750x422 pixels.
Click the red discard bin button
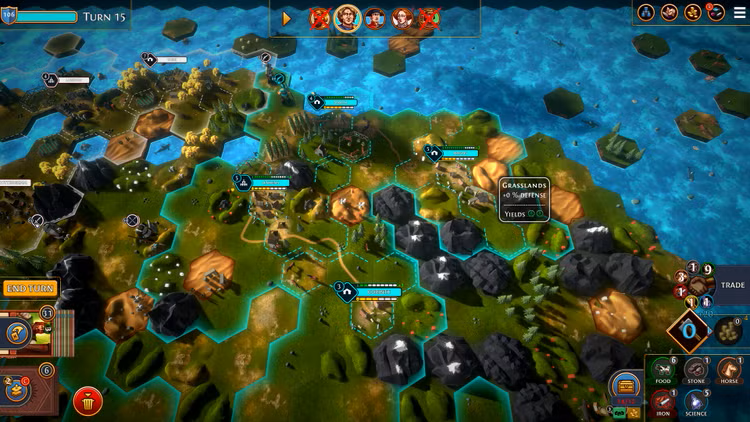88,402
